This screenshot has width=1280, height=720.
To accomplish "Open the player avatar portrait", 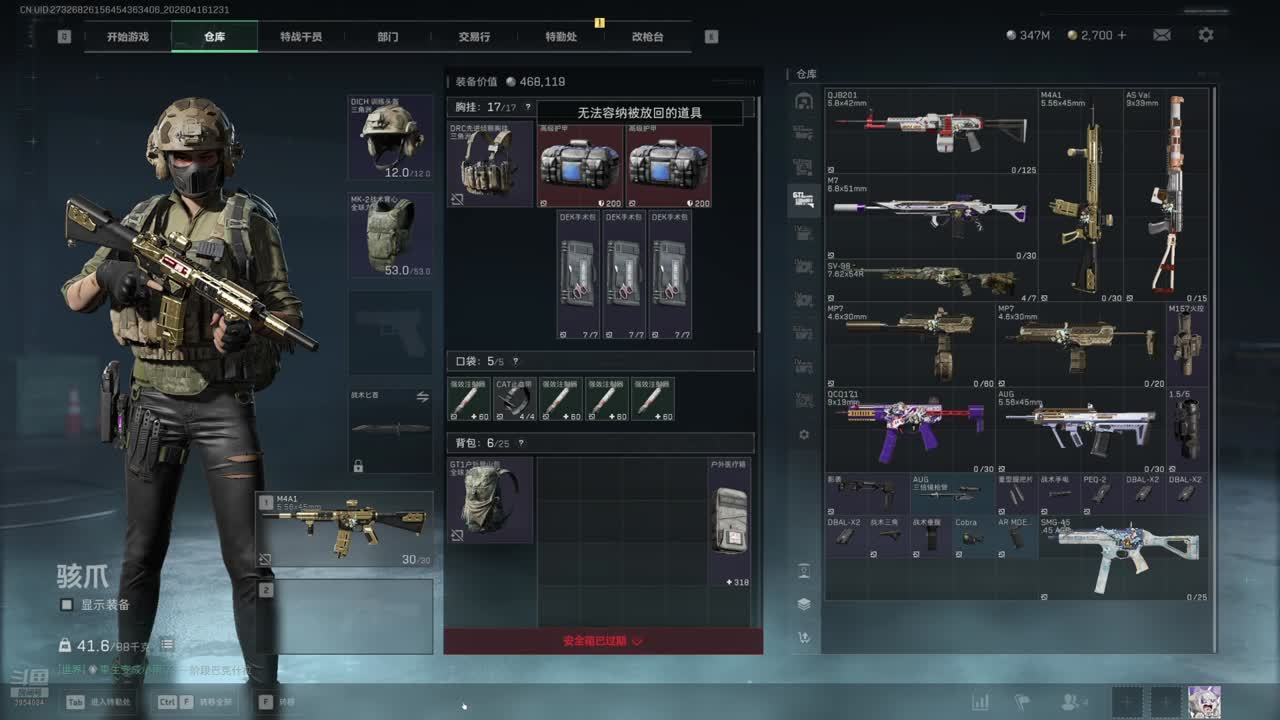I will click(1204, 702).
